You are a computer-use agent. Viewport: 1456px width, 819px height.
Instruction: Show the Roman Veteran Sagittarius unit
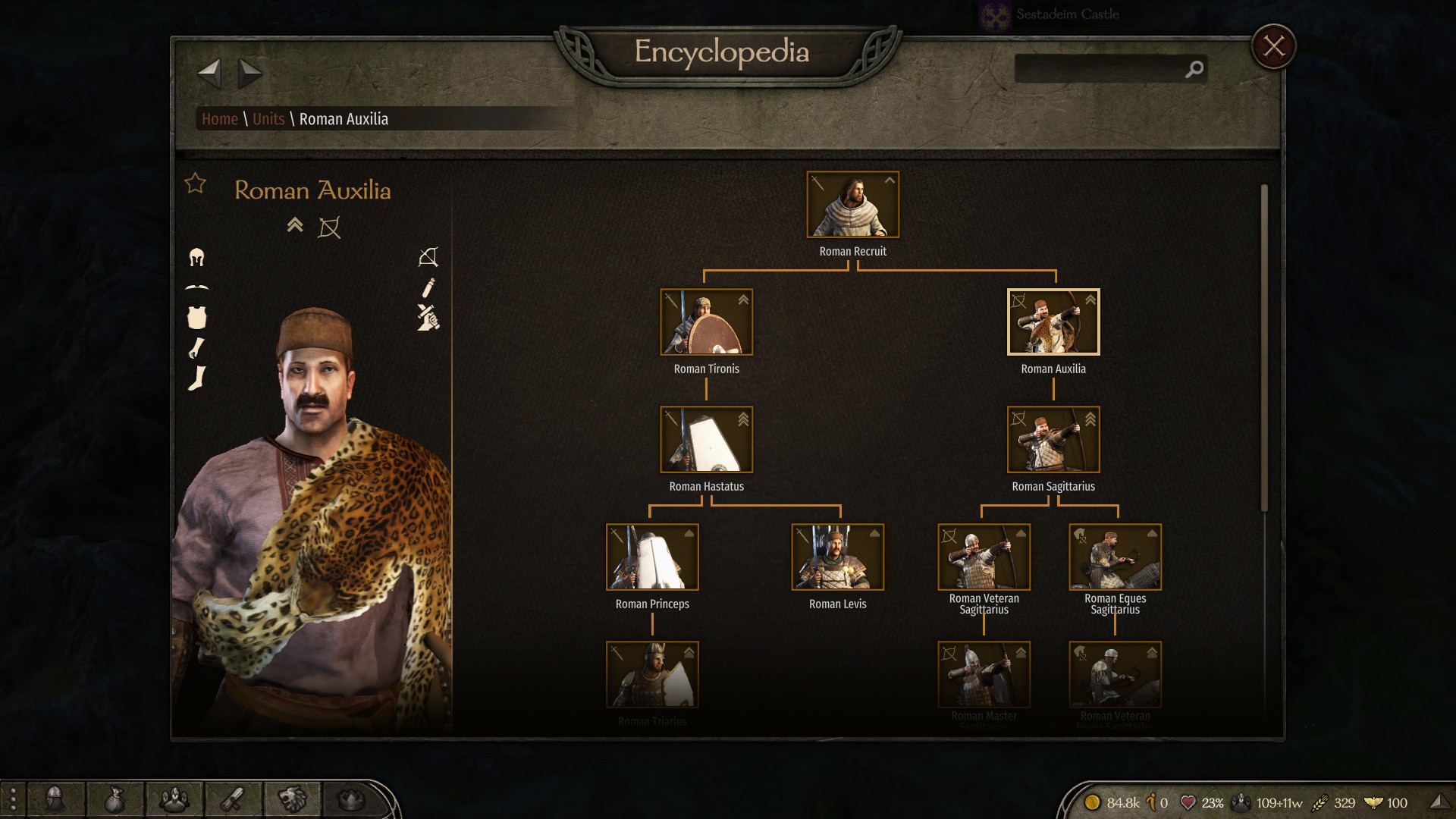point(984,557)
